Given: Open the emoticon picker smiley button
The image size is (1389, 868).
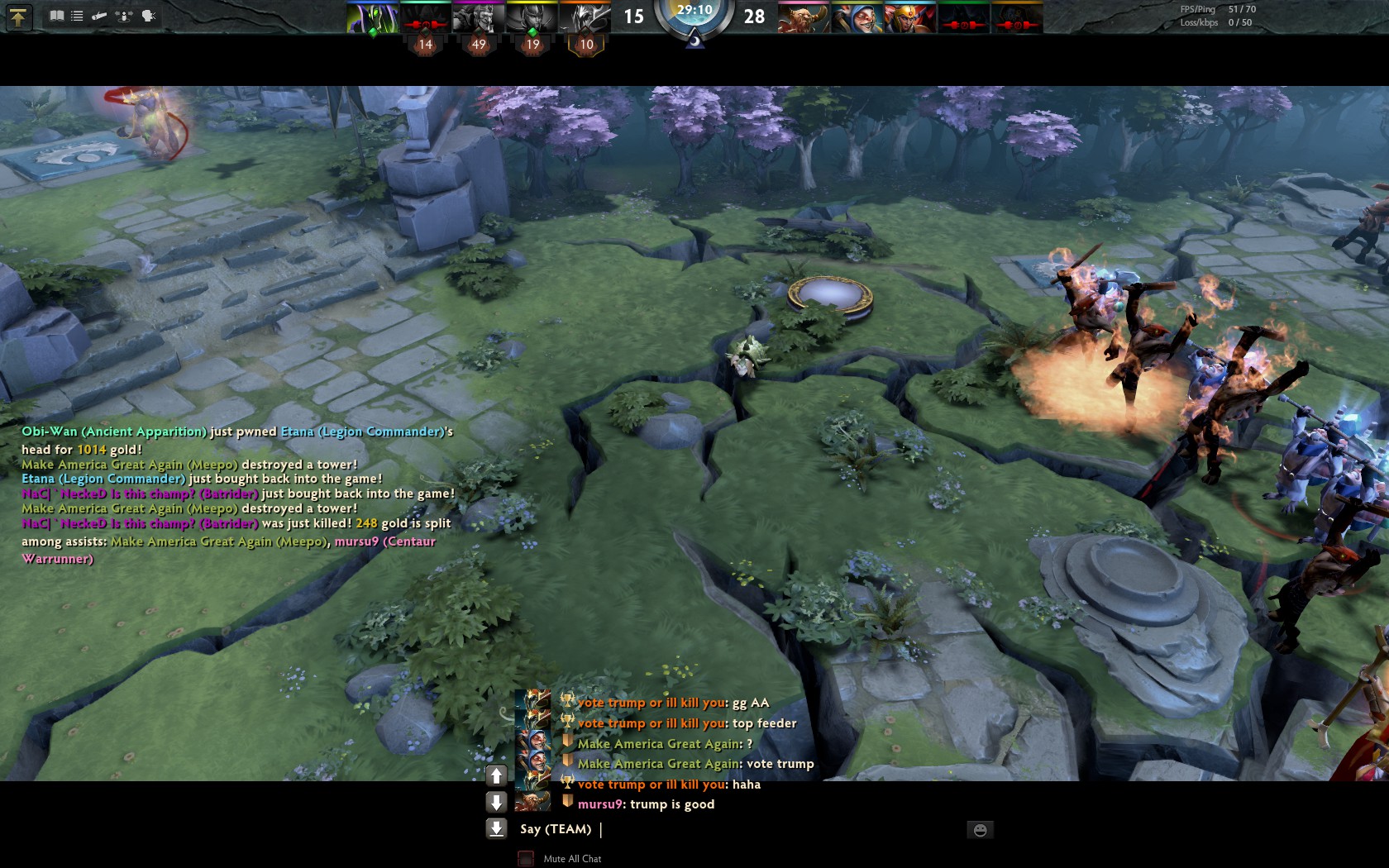Looking at the screenshot, I should [x=980, y=830].
